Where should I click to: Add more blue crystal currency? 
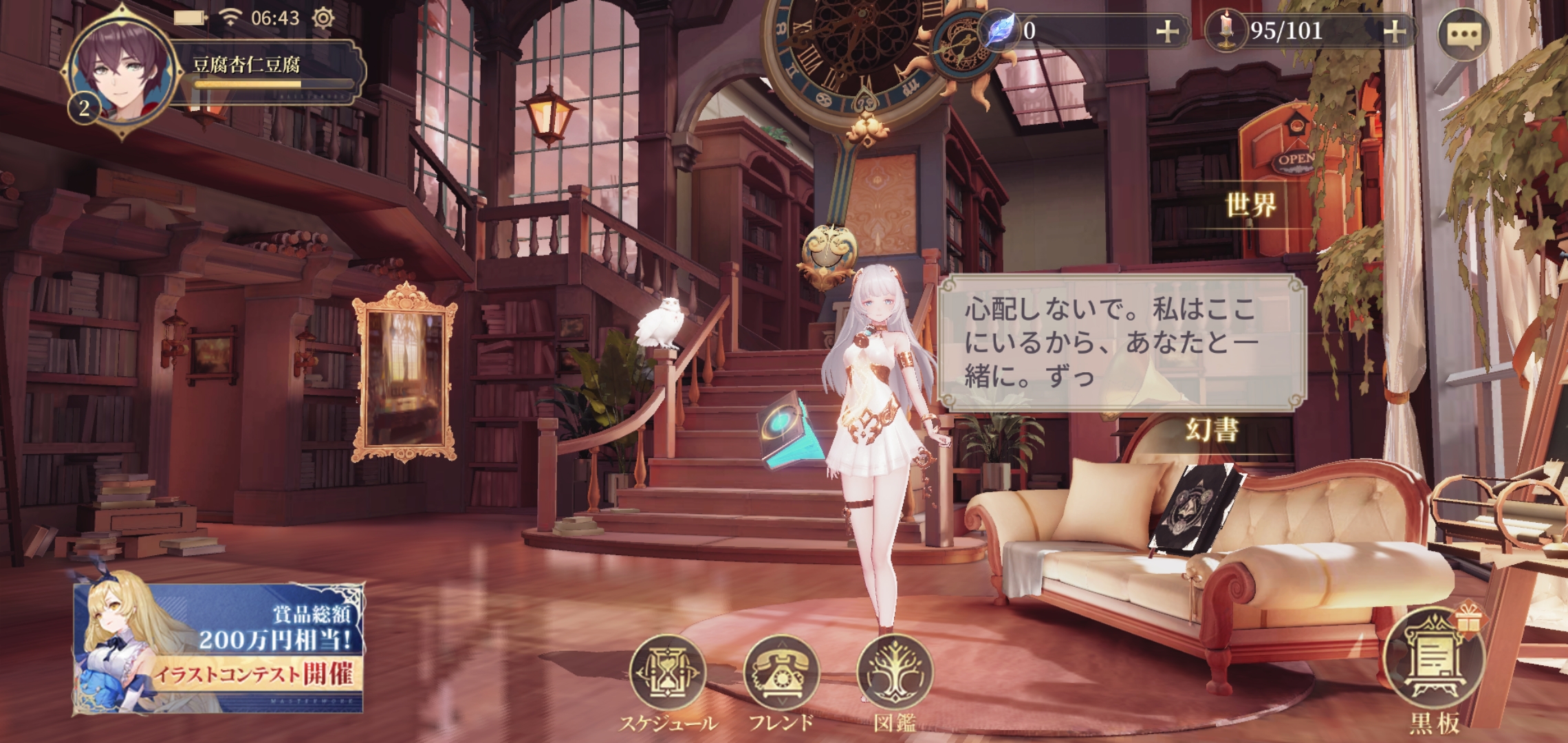point(1167,32)
